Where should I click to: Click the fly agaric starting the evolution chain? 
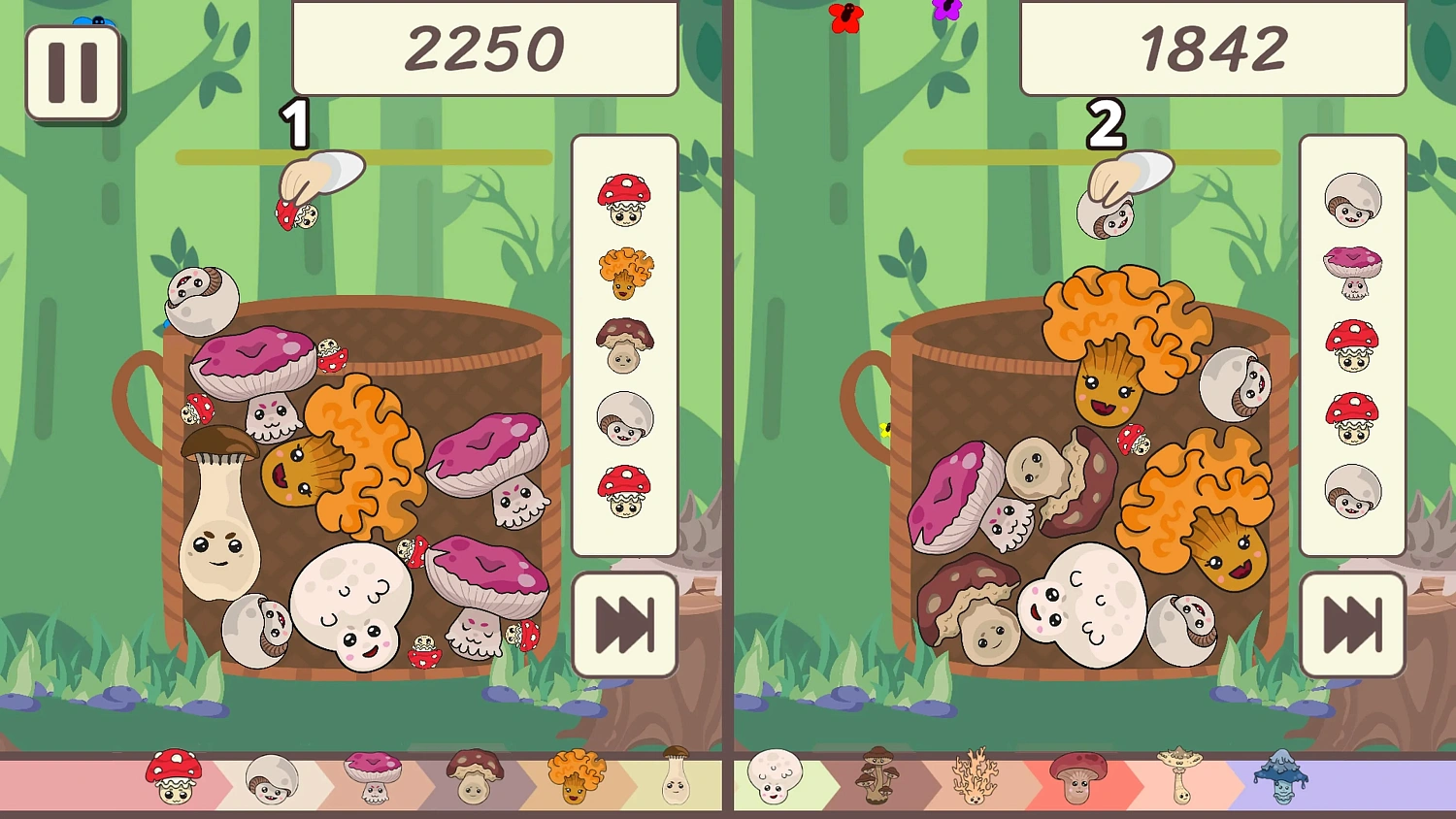click(x=175, y=776)
